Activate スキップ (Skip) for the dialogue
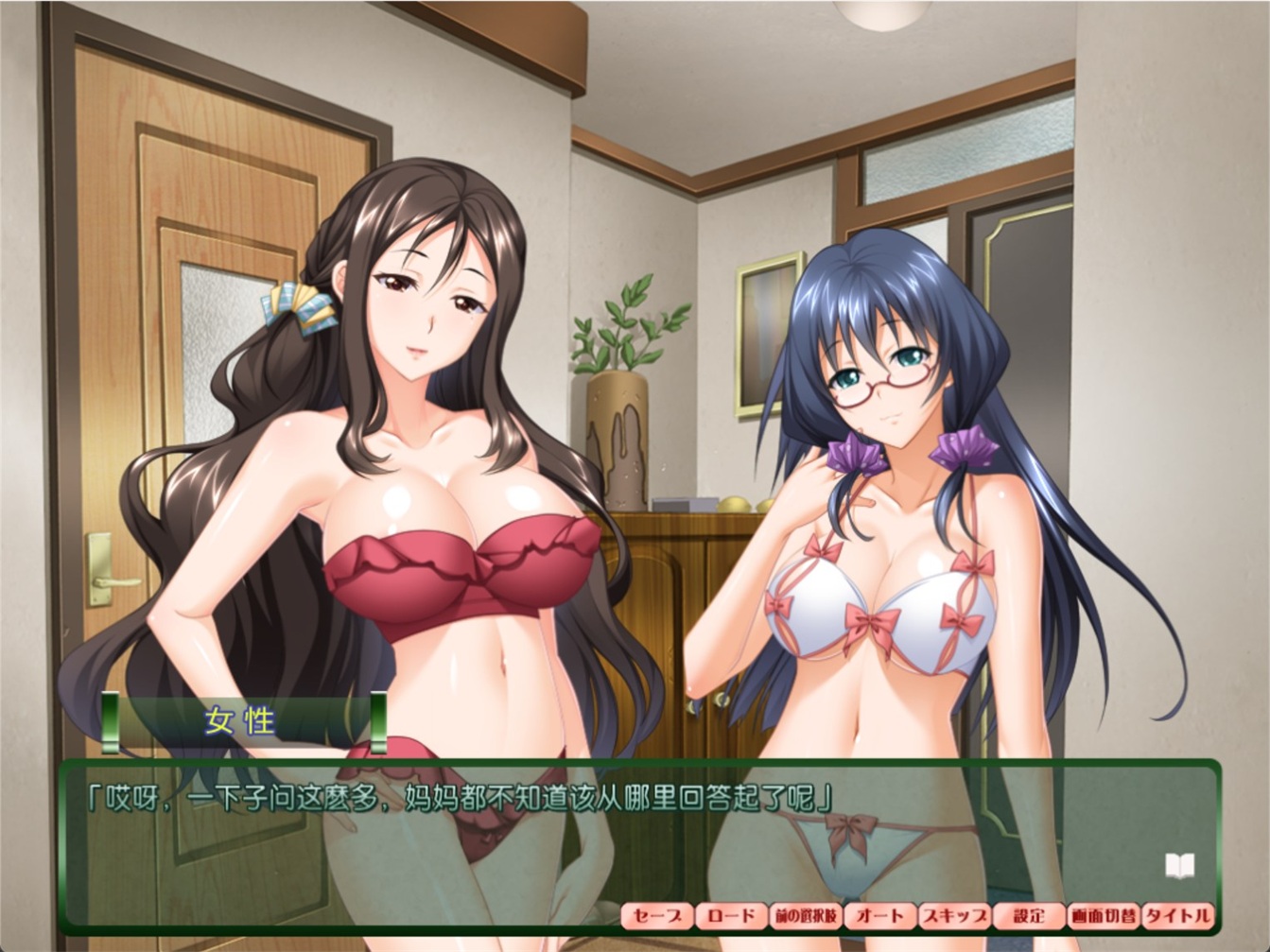The image size is (1270, 952). (x=954, y=915)
